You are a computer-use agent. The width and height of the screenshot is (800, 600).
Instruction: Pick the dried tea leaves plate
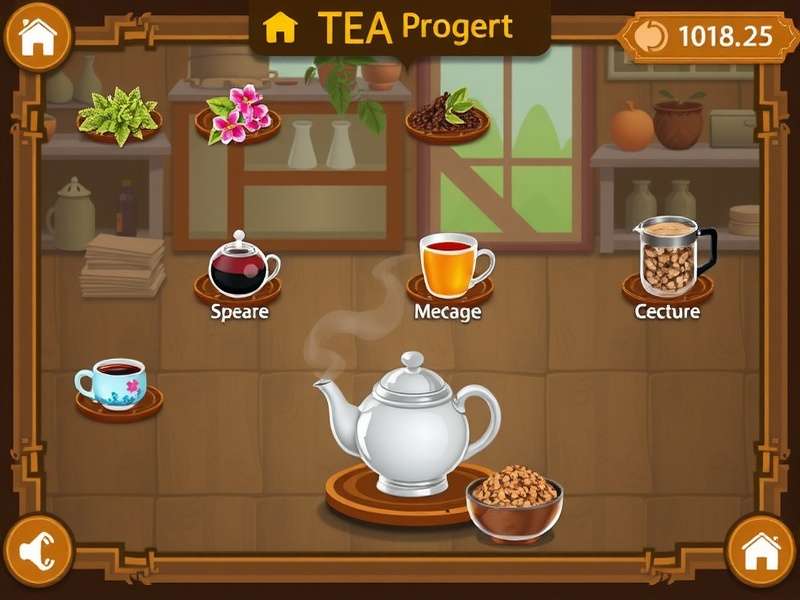pos(447,115)
